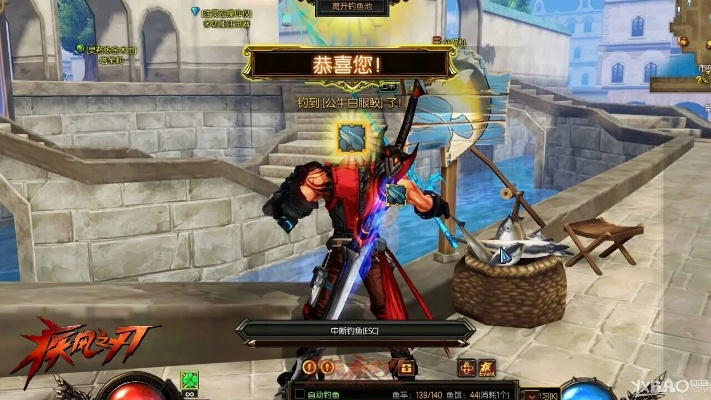Viewport: 711px width, 400px height.
Task: Click the first orange exclamation icon
Action: [x=310, y=368]
